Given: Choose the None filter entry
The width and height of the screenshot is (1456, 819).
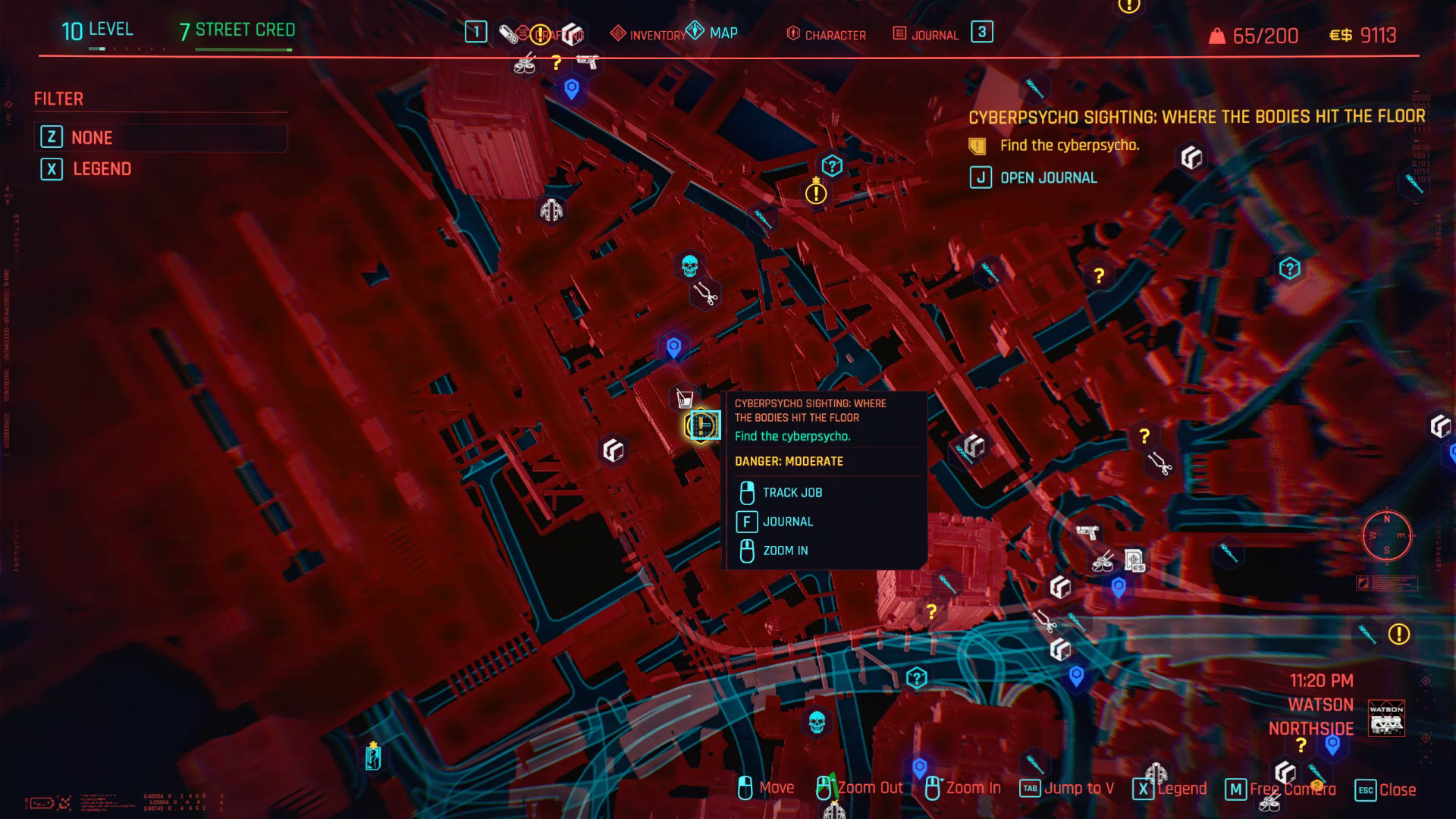Looking at the screenshot, I should coord(92,137).
